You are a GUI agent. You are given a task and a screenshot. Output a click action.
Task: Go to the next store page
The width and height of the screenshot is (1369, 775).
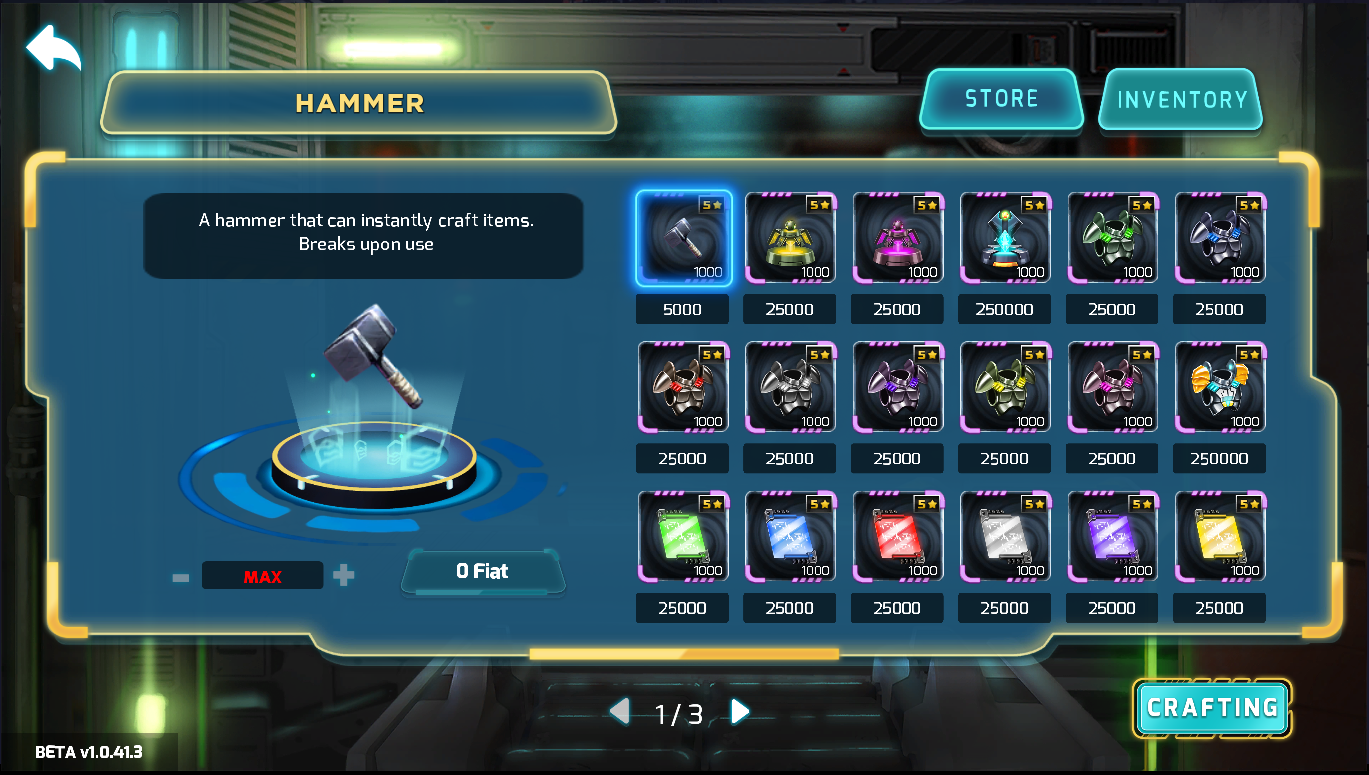coord(740,712)
